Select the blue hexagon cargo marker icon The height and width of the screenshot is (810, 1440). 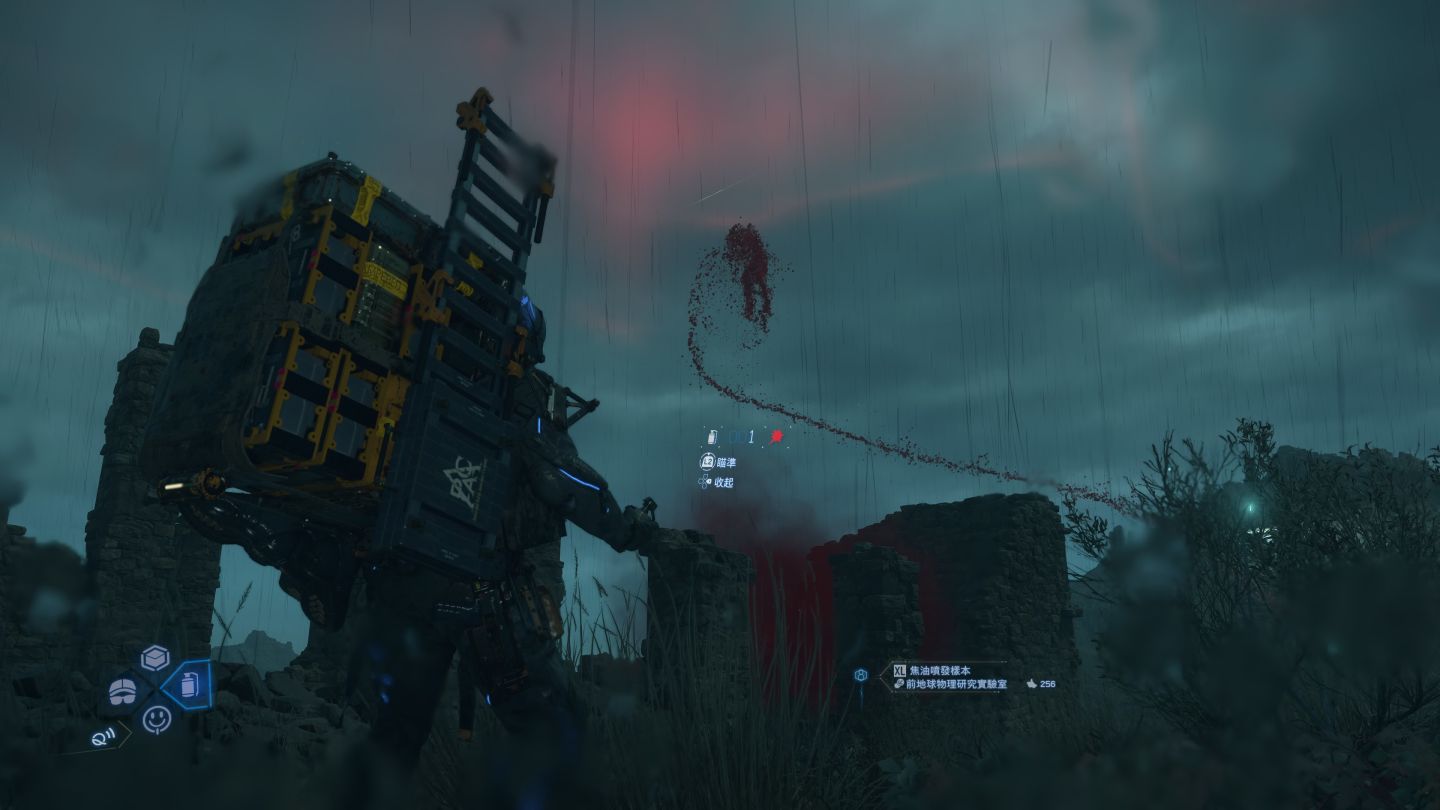coord(860,675)
